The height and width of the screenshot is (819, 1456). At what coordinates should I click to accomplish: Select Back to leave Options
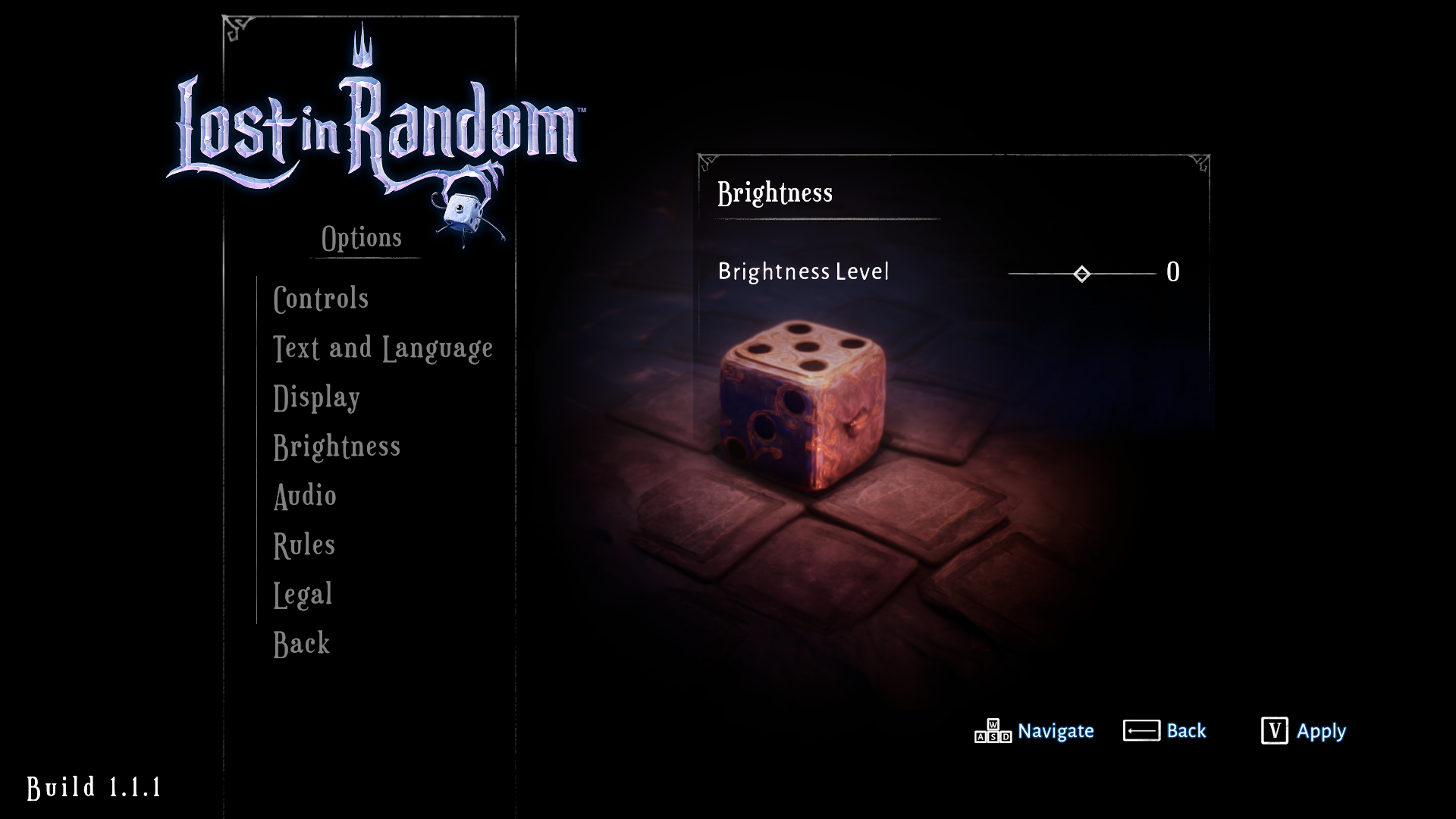tap(301, 643)
